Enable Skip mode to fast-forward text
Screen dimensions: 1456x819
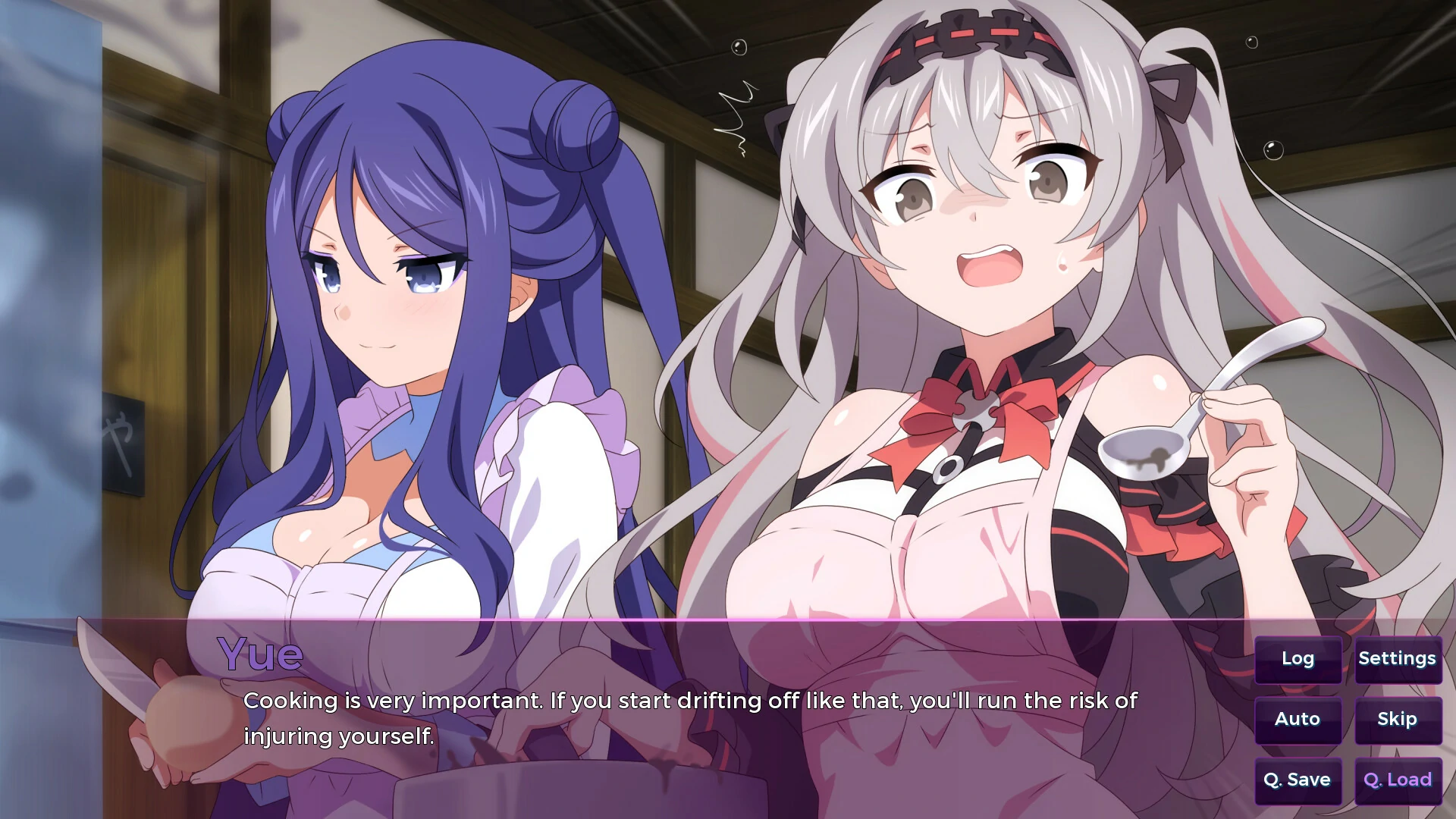(x=1396, y=719)
